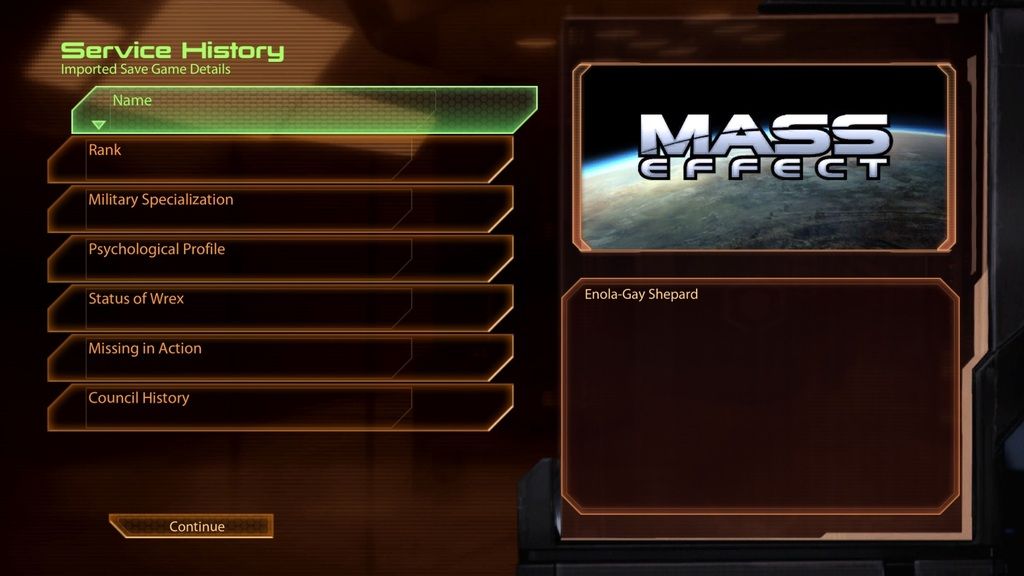Open the Rank details row

tap(280, 159)
